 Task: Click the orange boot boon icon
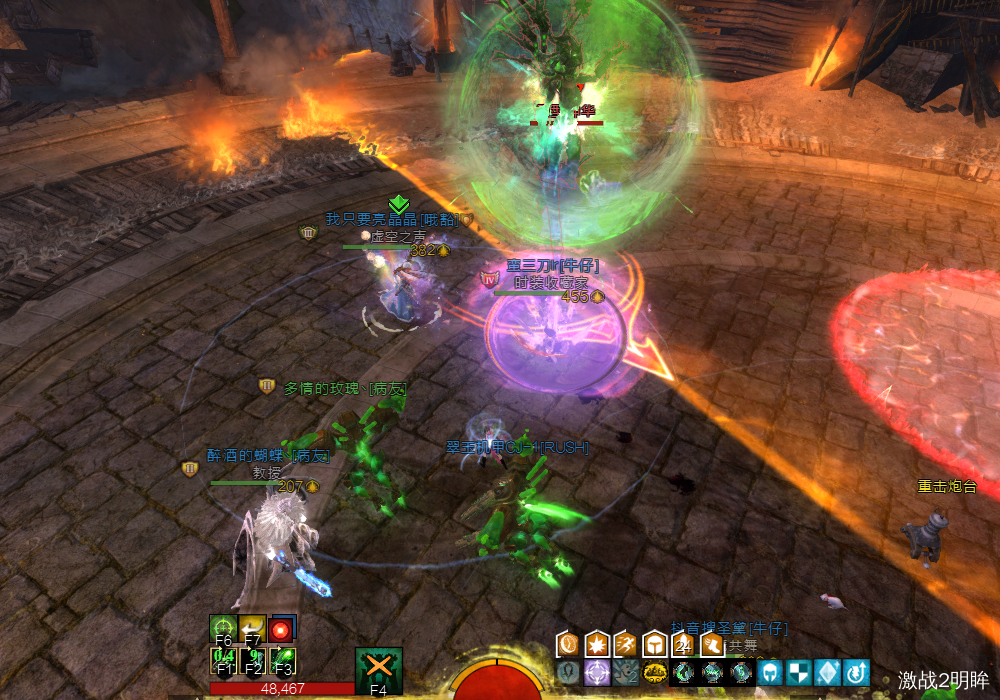coord(712,643)
